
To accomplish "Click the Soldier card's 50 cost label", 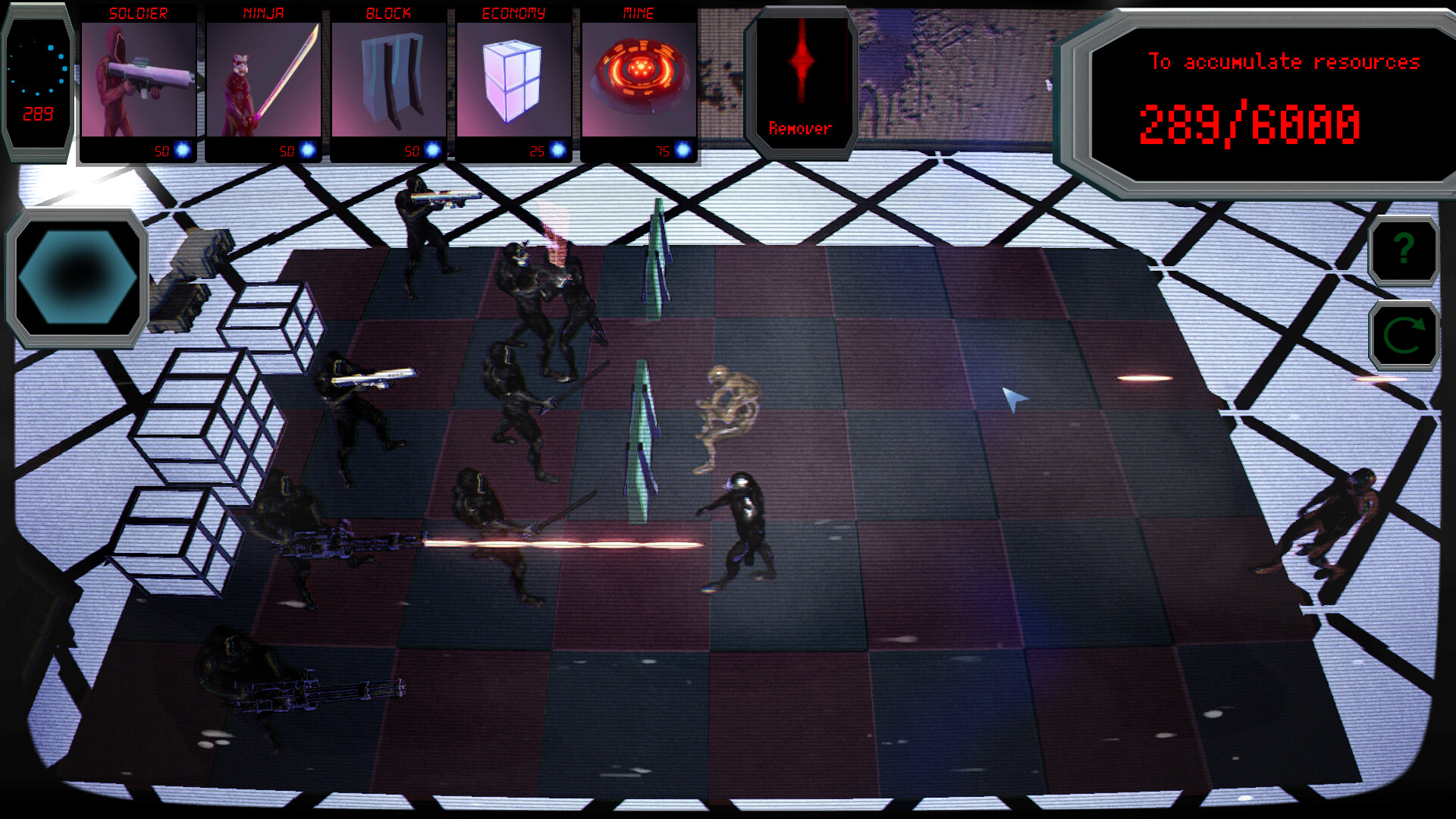I will [161, 149].
